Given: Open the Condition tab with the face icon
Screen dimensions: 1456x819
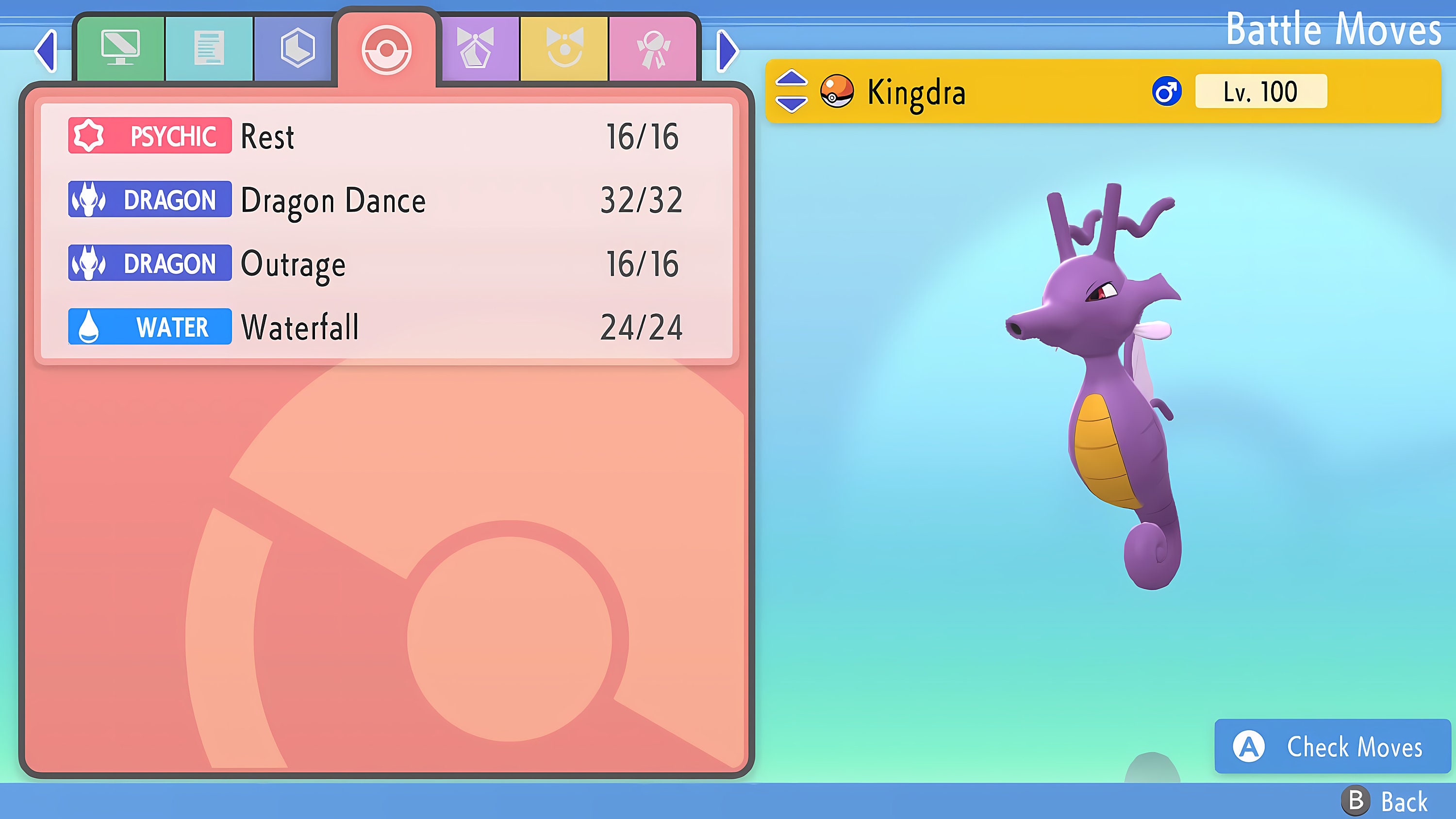Looking at the screenshot, I should pos(565,48).
